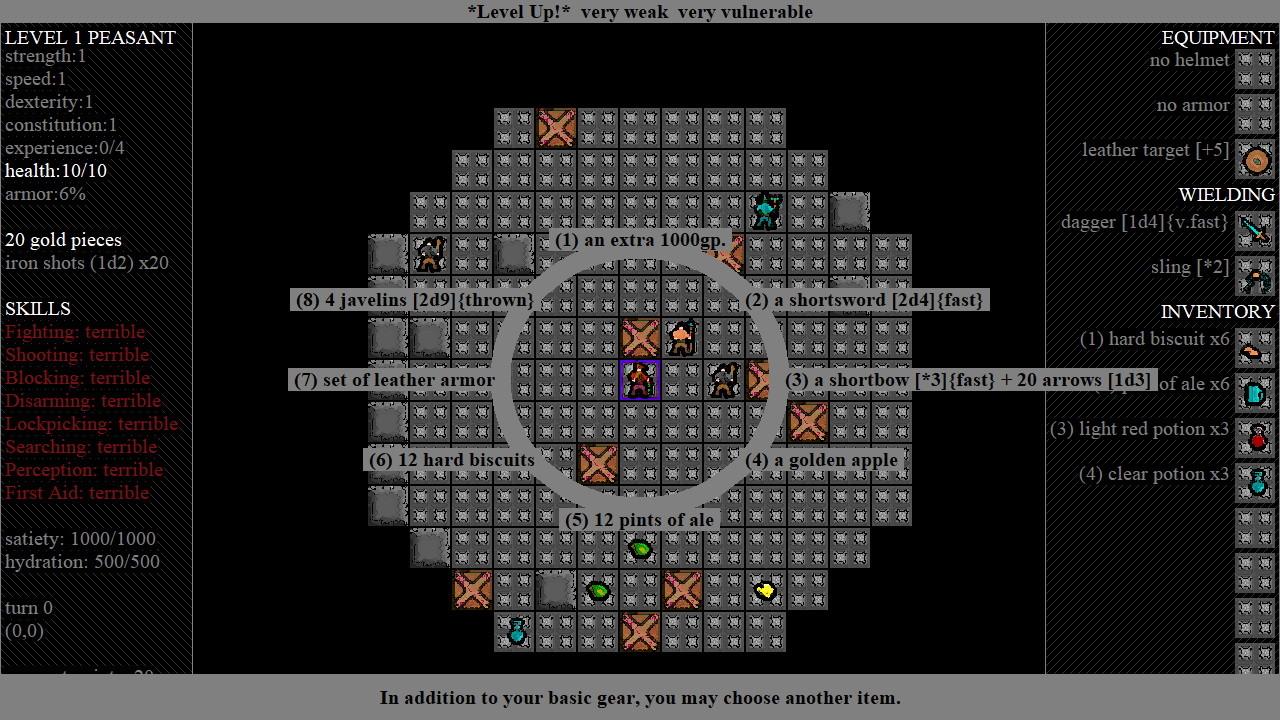
Task: Click the clear potion icon in the inventory
Action: (x=1255, y=482)
